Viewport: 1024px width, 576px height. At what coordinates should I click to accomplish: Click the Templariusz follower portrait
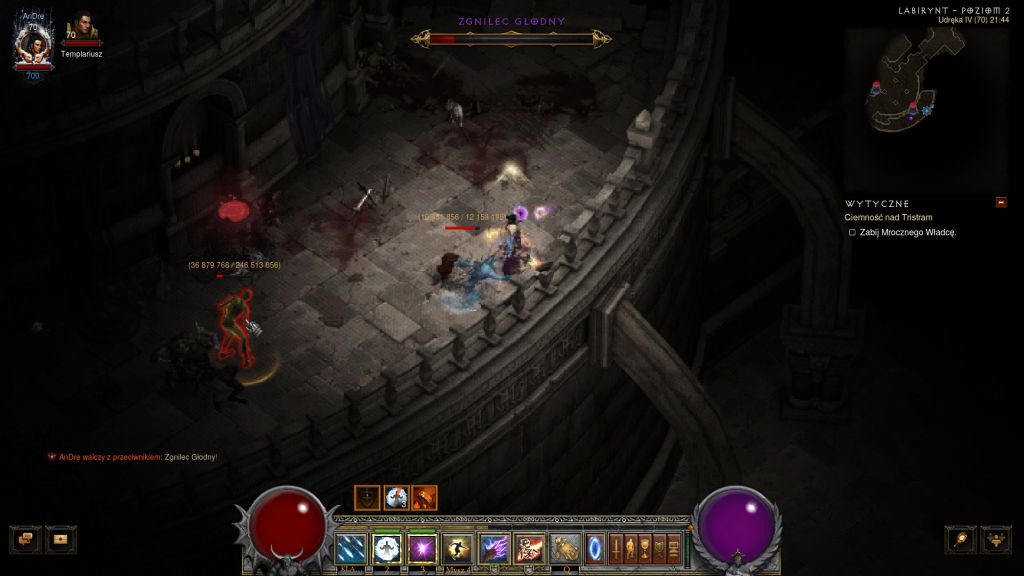(82, 30)
